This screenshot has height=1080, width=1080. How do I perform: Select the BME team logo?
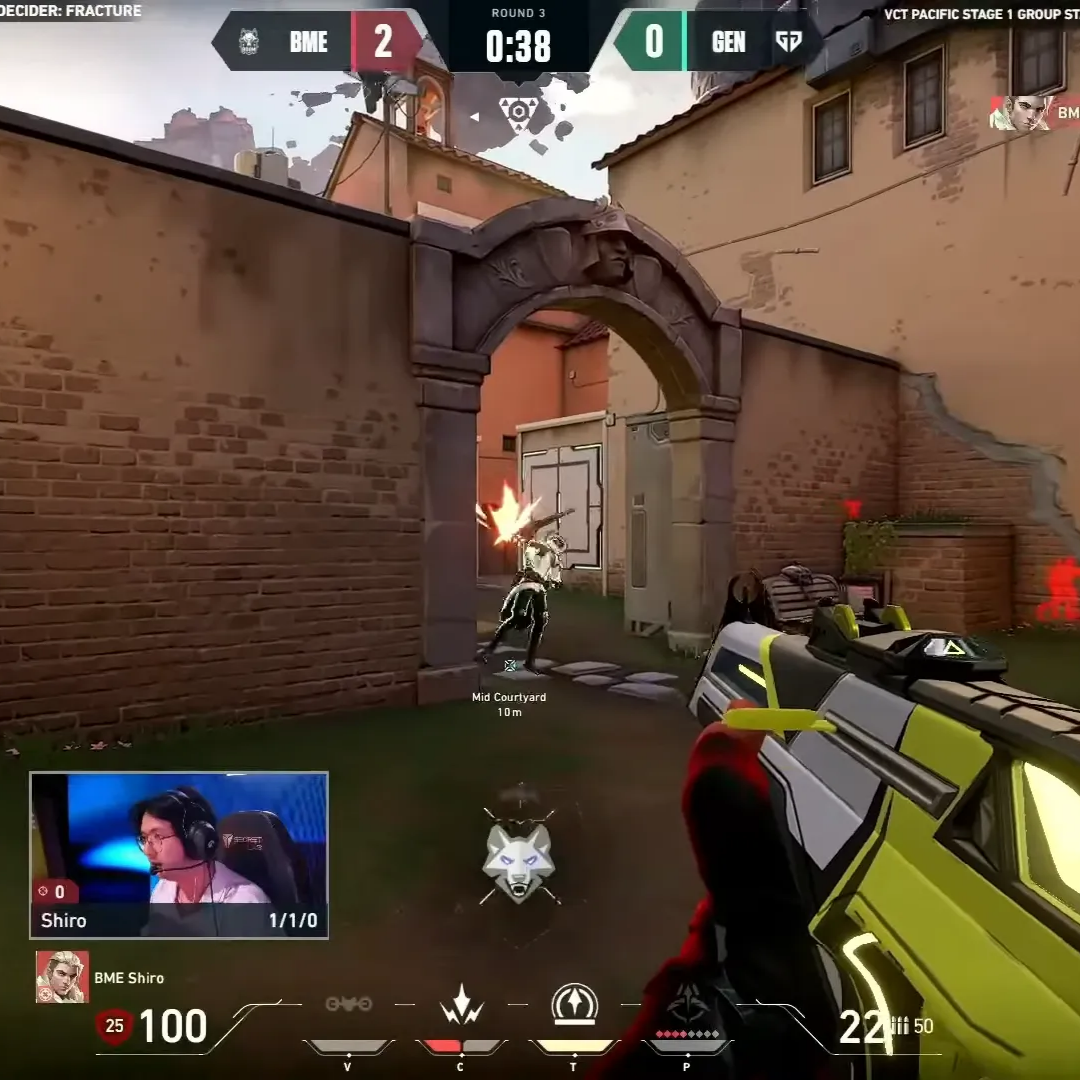[249, 42]
